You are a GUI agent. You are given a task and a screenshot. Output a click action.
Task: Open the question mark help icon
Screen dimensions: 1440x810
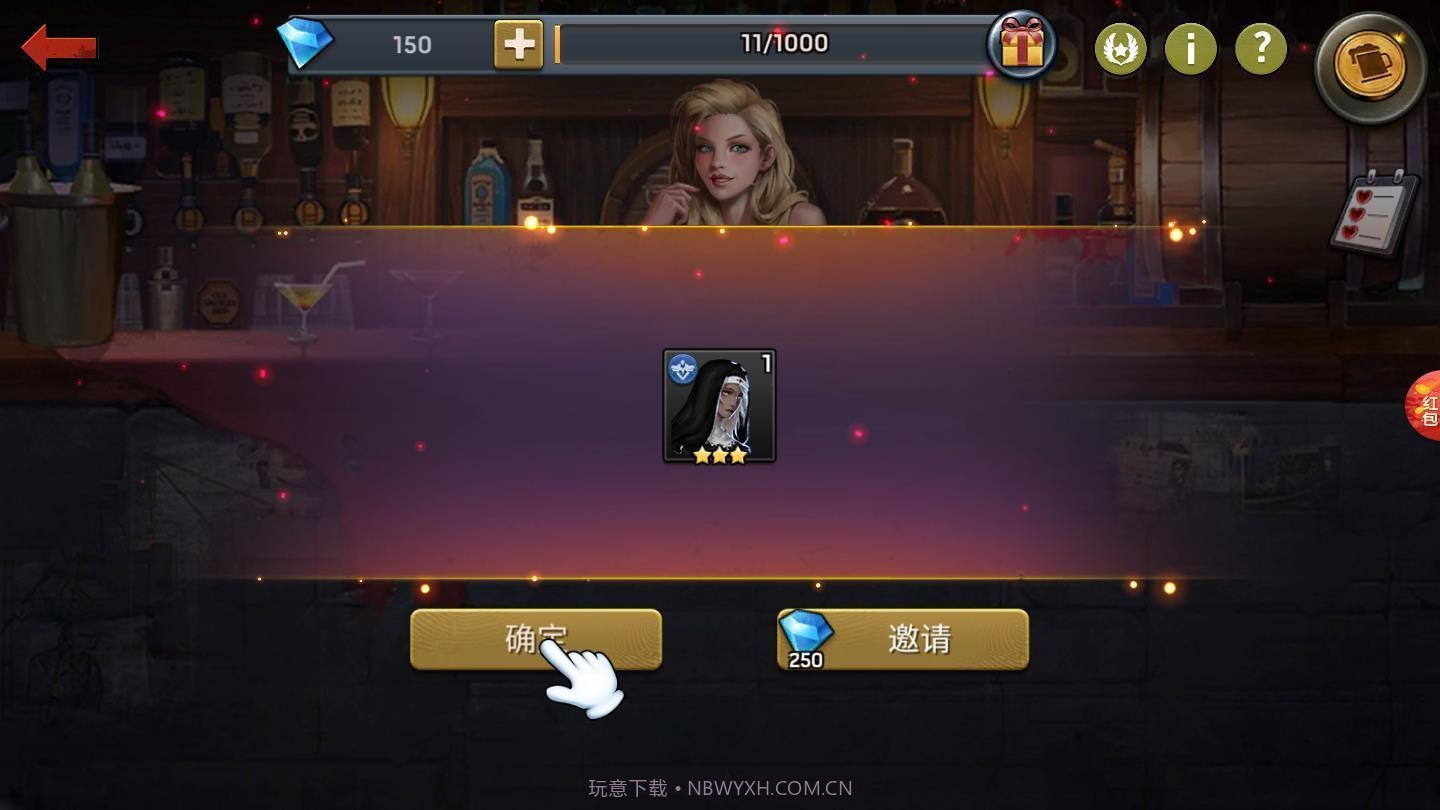coord(1261,50)
